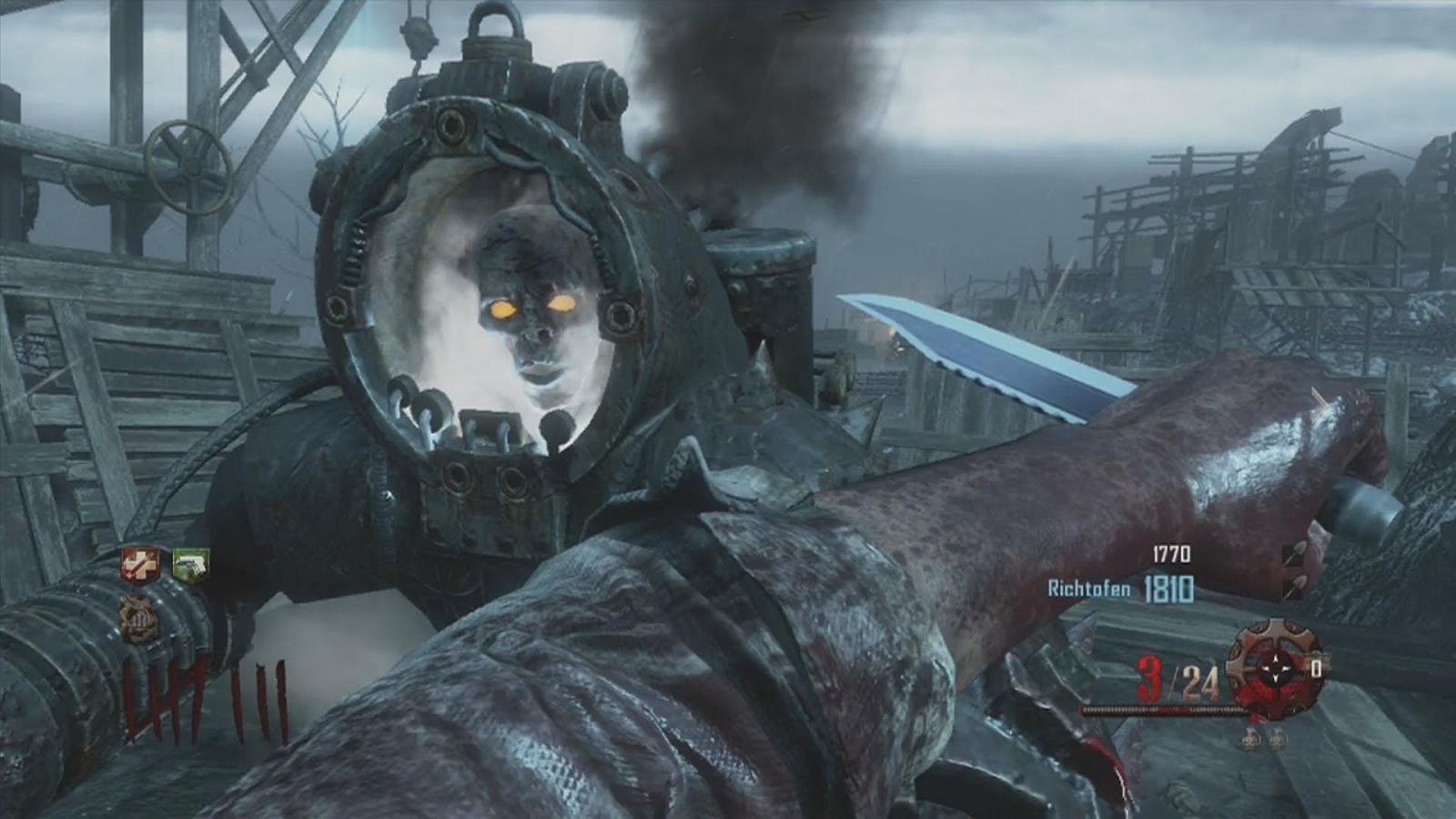
Task: Select the upper shovel equipment icon
Action: point(1296,554)
